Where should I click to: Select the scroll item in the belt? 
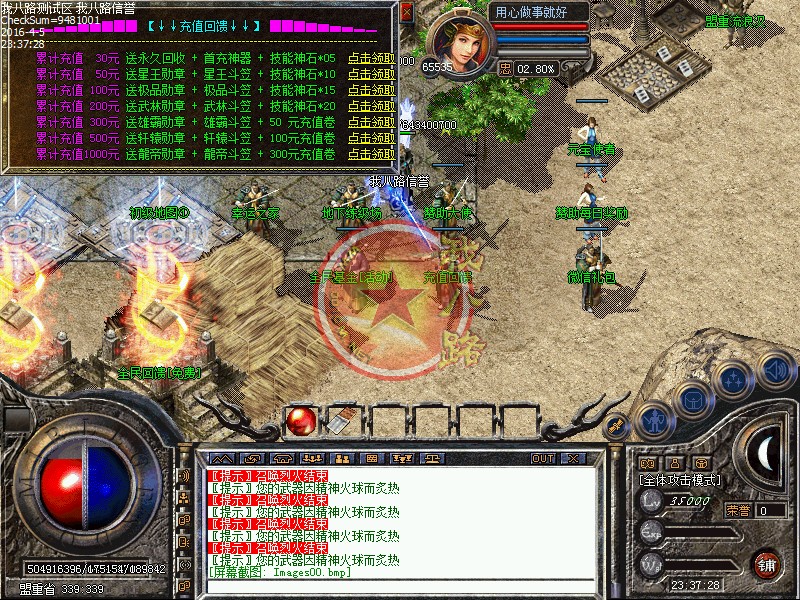pos(343,422)
